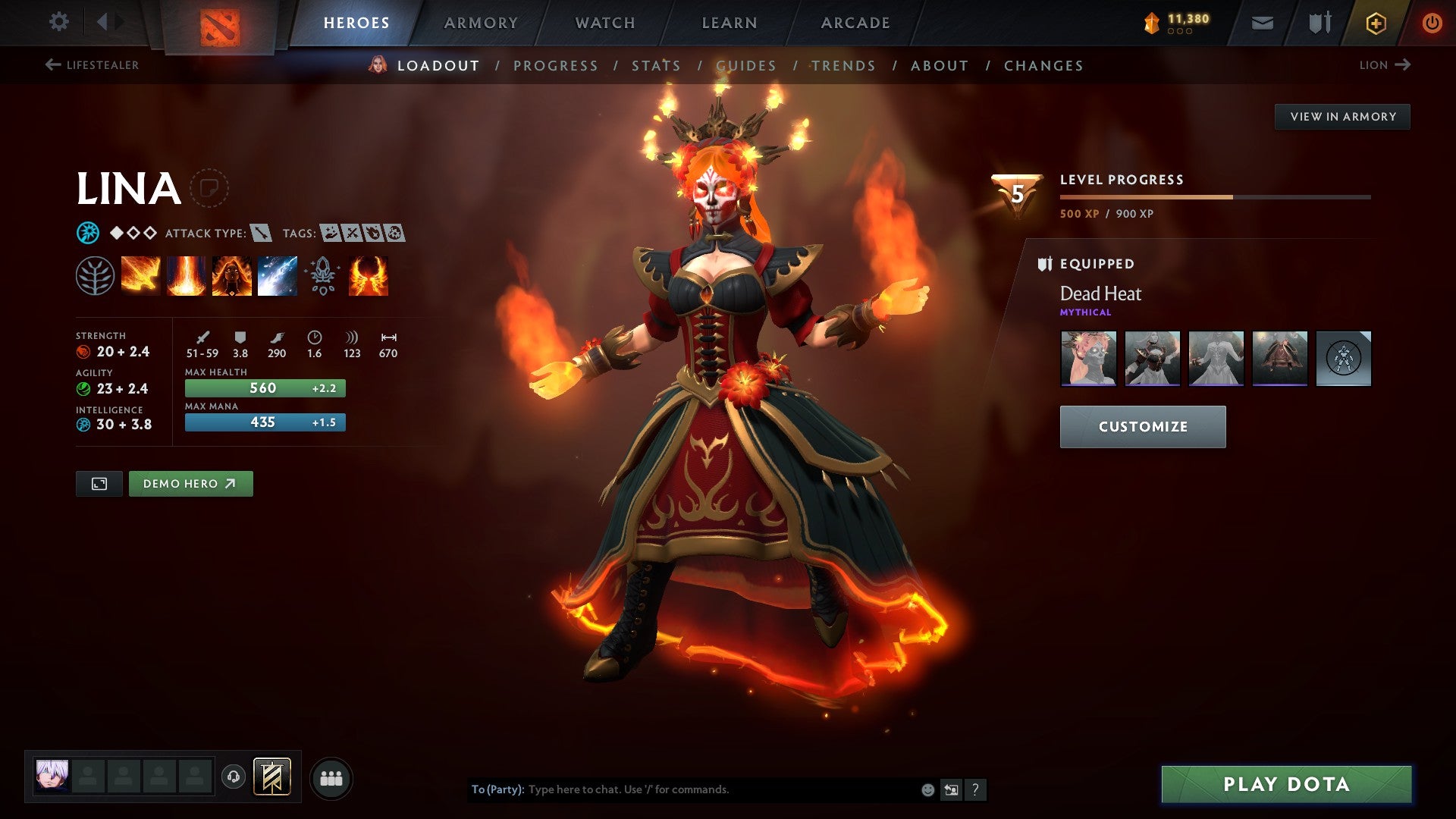Open the Light Strike Array ability icon
This screenshot has width=1456, height=819.
pyautogui.click(x=187, y=275)
